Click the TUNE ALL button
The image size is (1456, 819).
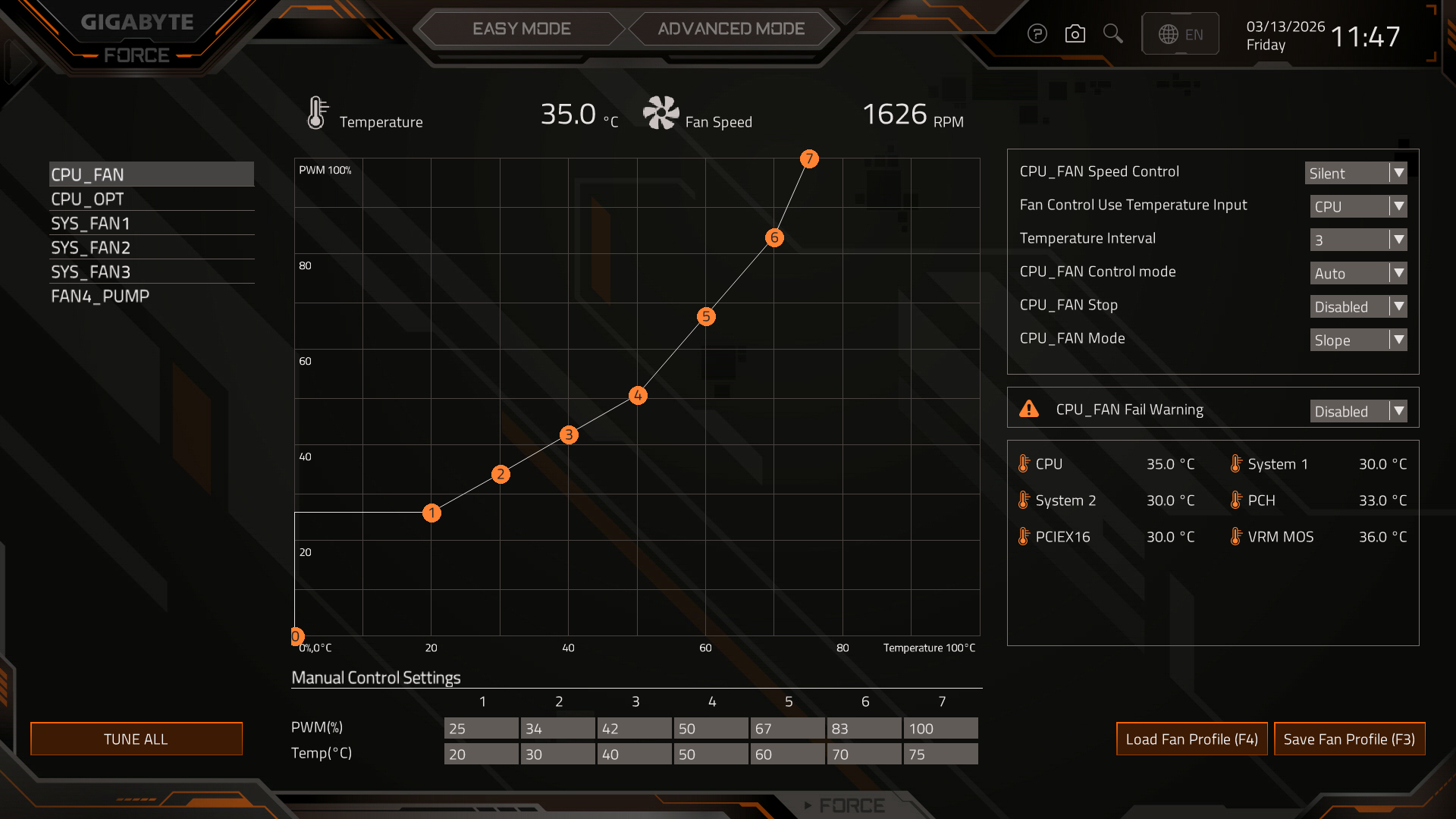pyautogui.click(x=136, y=739)
